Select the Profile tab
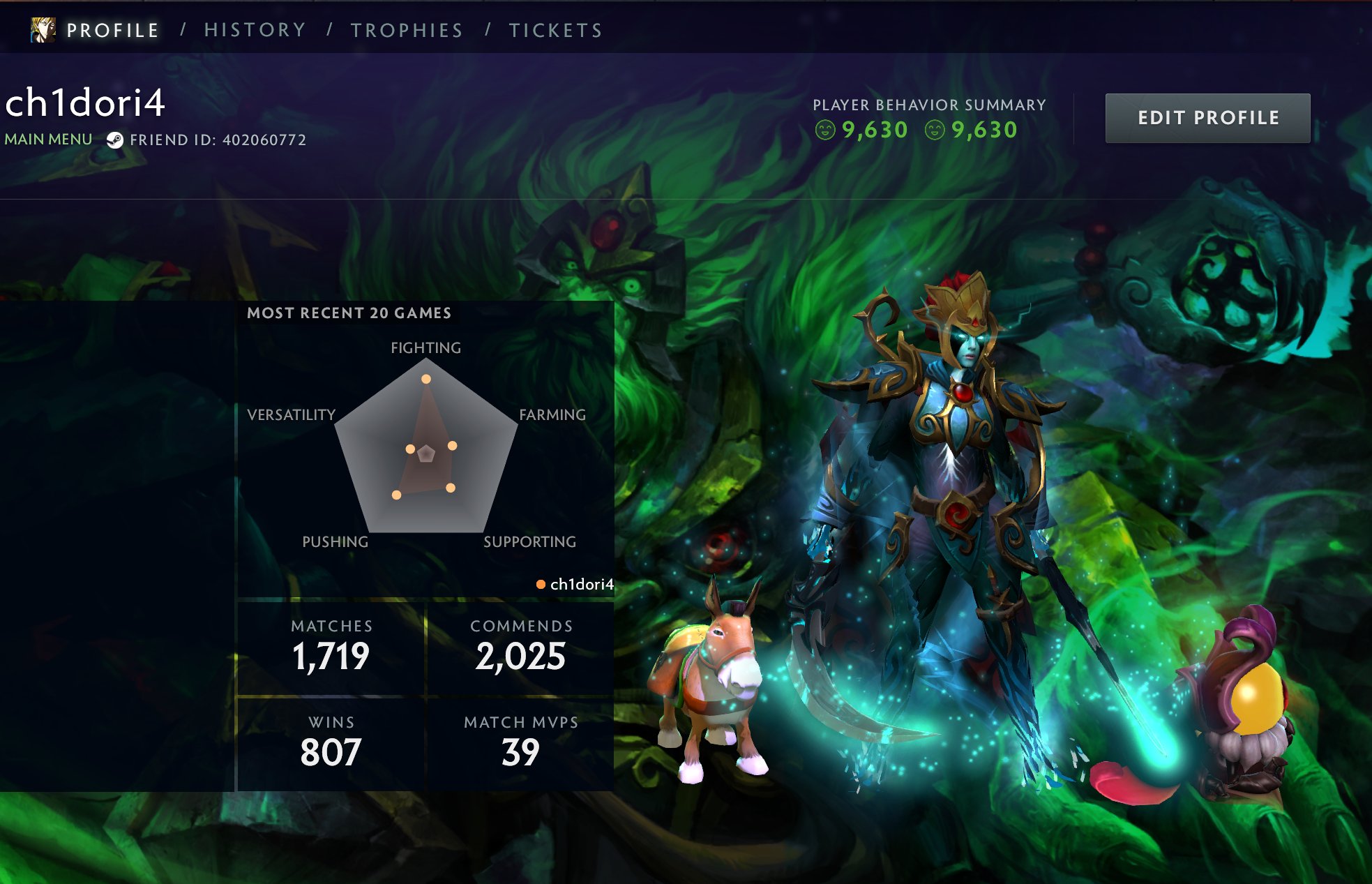 click(113, 30)
